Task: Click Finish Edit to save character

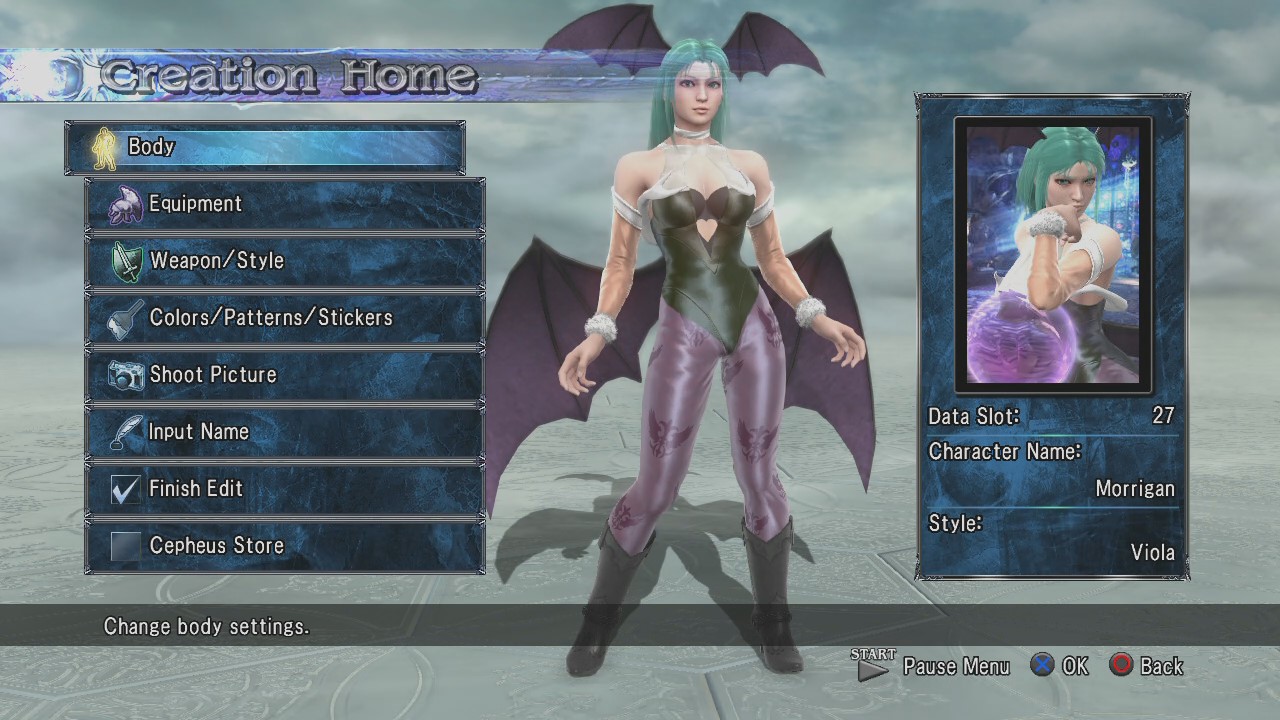Action: (285, 489)
